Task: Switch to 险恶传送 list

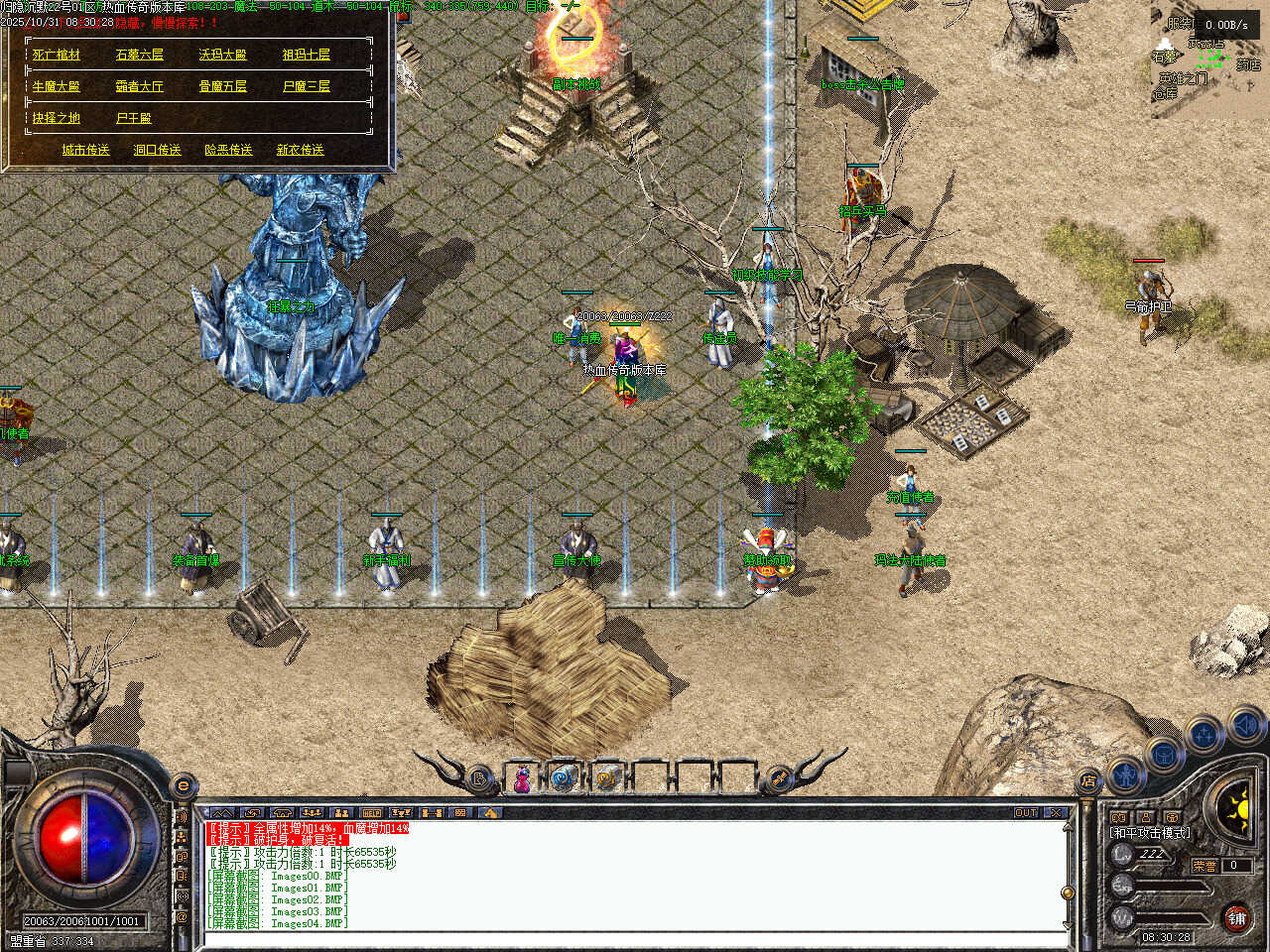Action: tap(229, 151)
